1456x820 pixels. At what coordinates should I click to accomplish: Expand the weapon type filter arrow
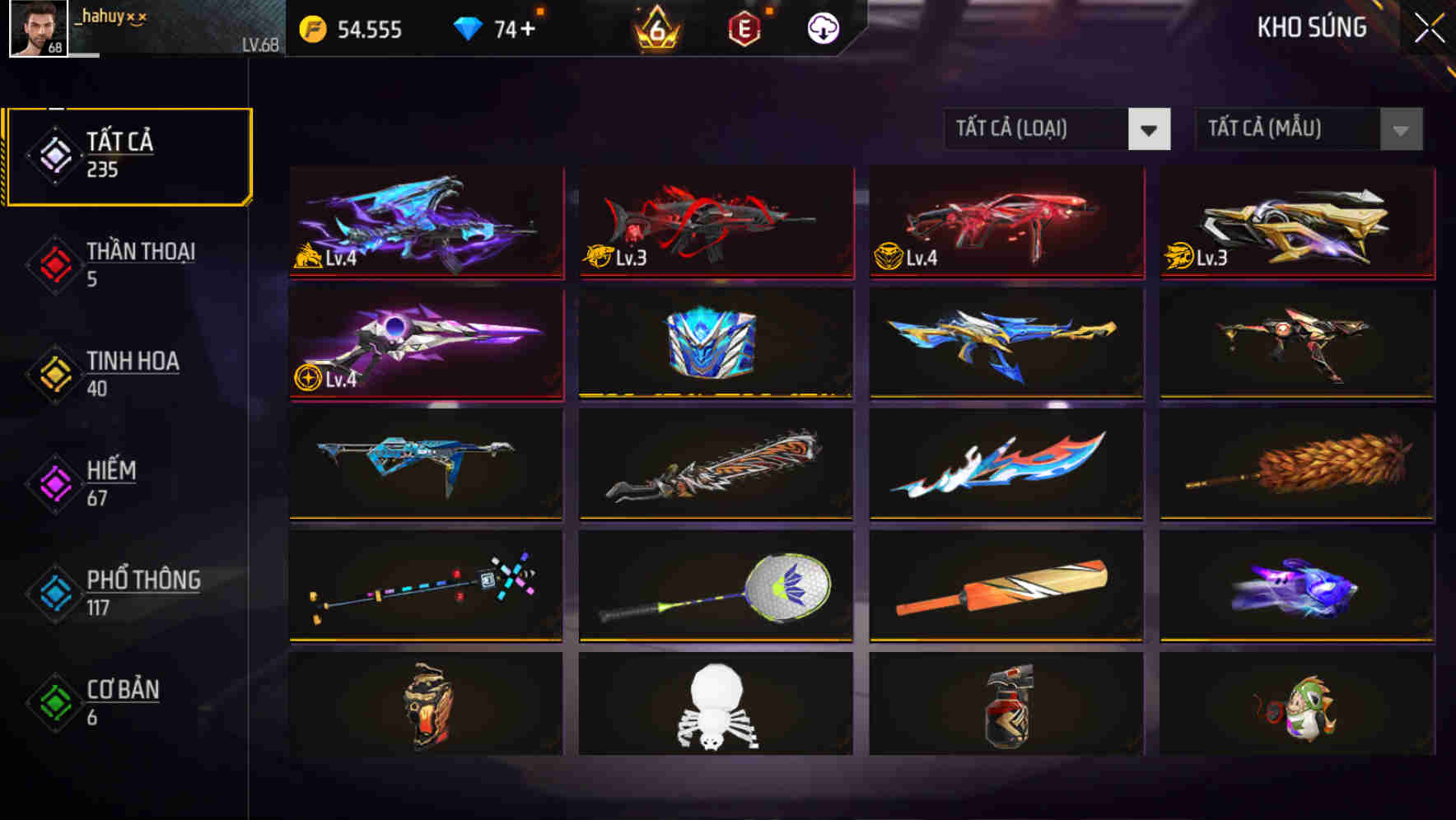tap(1150, 129)
